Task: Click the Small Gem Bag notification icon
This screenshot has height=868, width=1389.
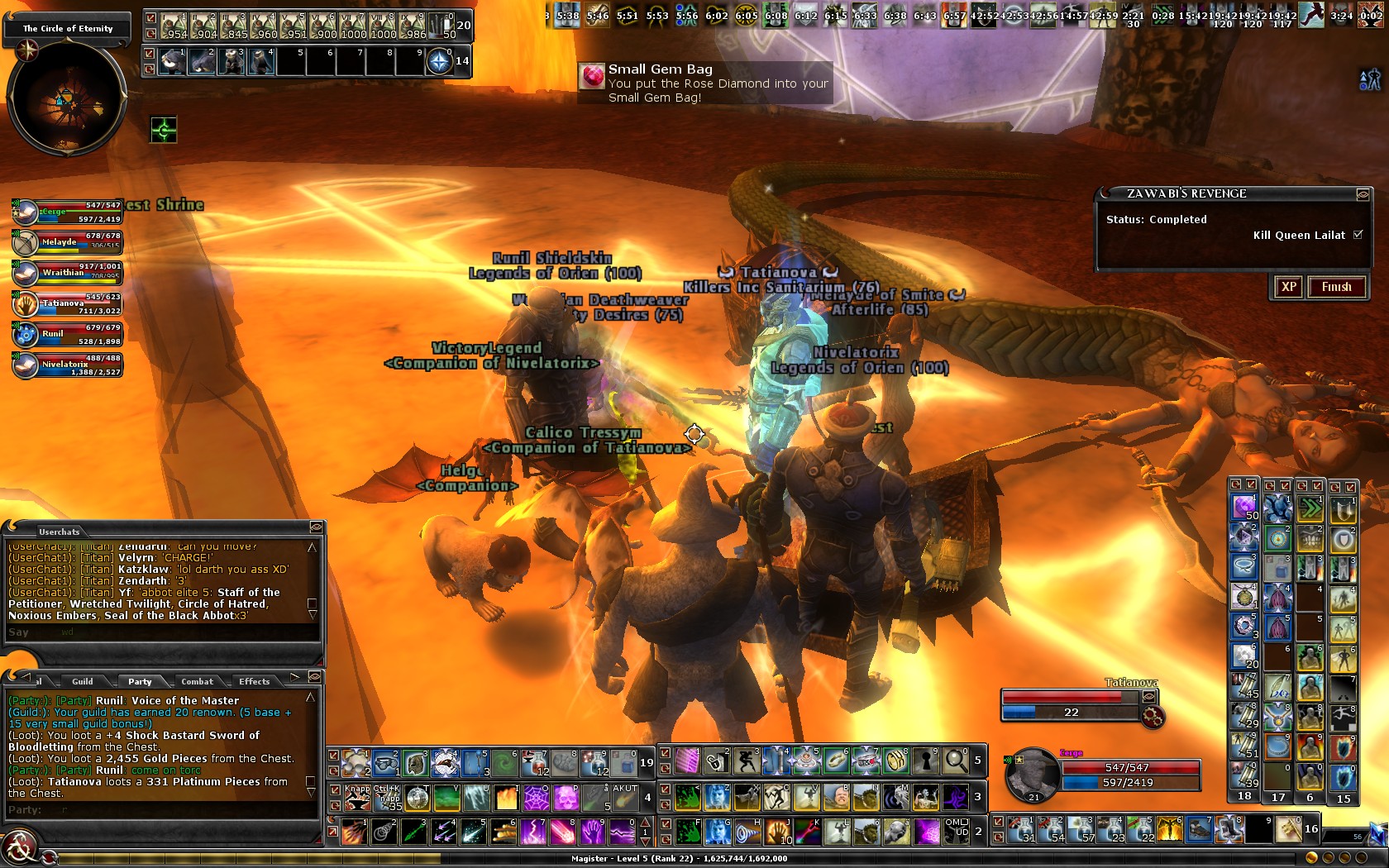Action: (592, 77)
